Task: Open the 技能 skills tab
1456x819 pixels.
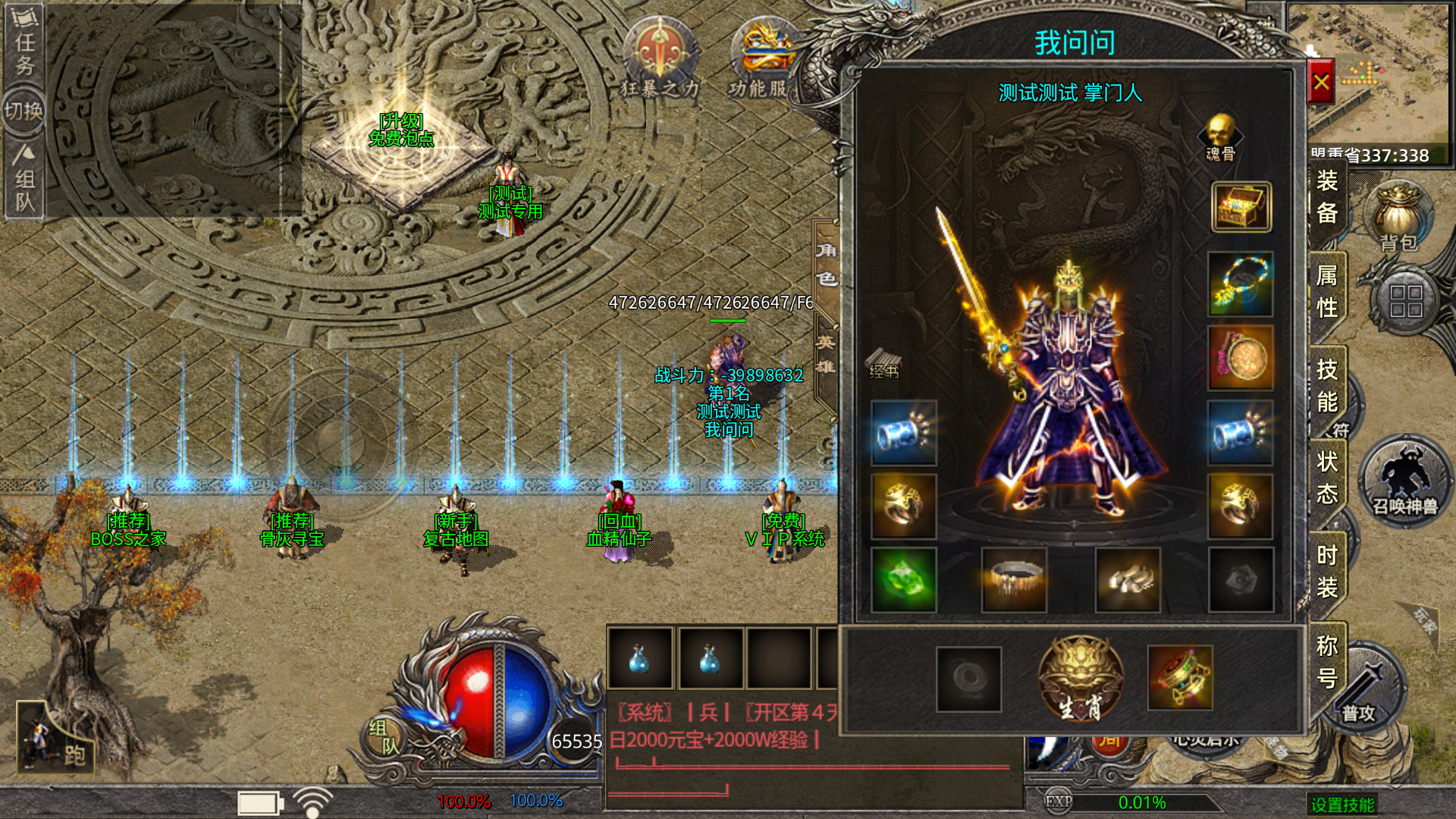Action: click(x=1327, y=385)
